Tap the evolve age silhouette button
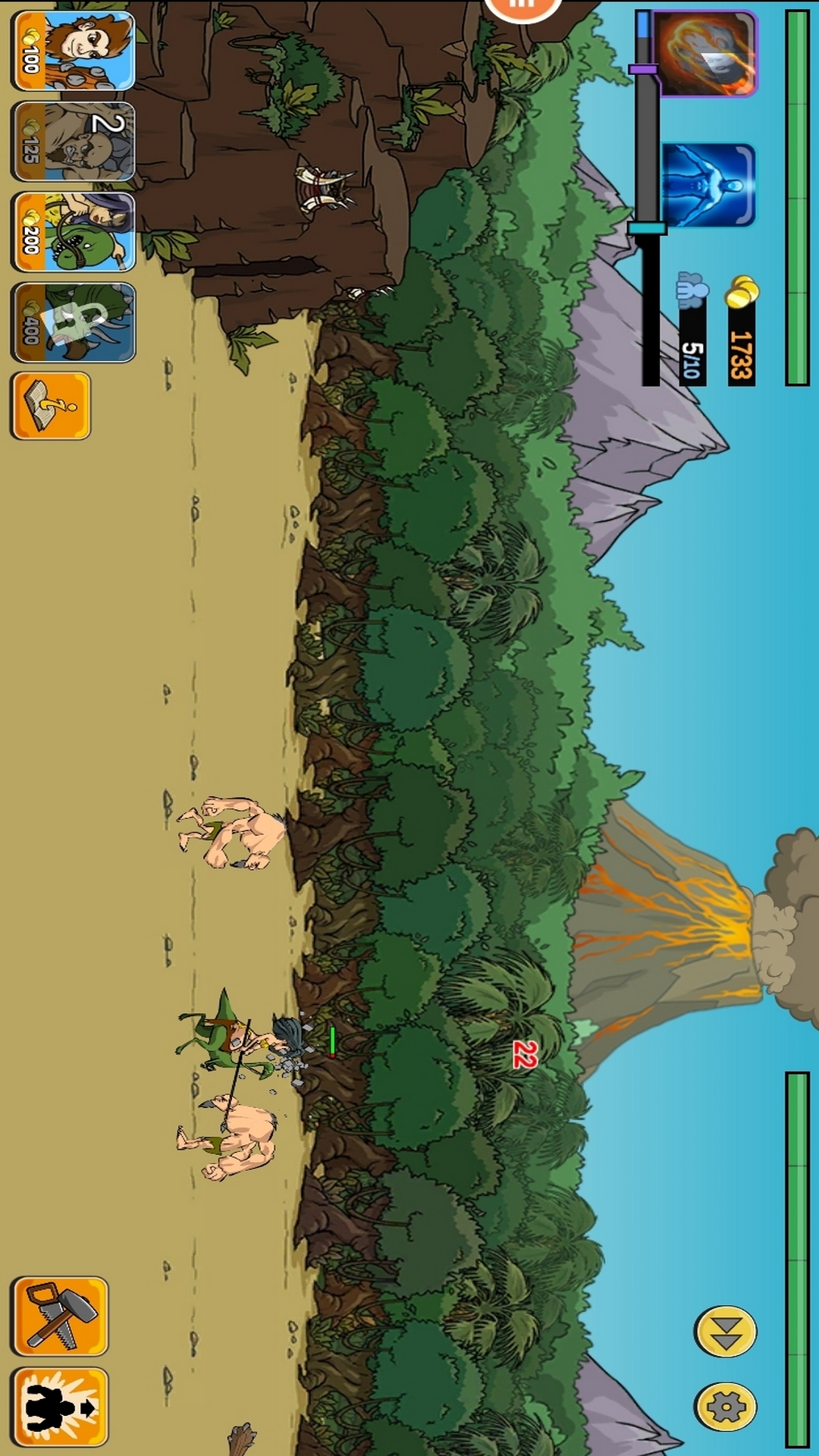Image resolution: width=819 pixels, height=1456 pixels. [x=59, y=1407]
